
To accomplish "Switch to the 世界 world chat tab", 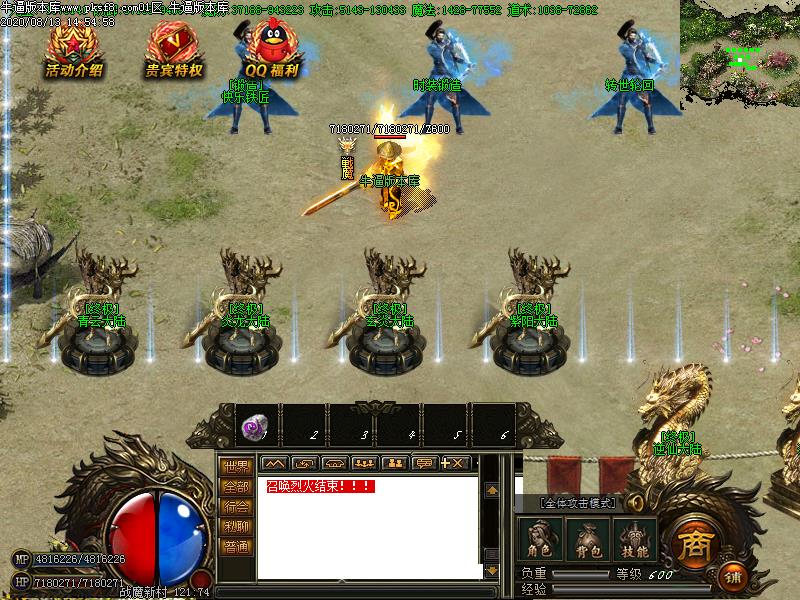I will 236,467.
